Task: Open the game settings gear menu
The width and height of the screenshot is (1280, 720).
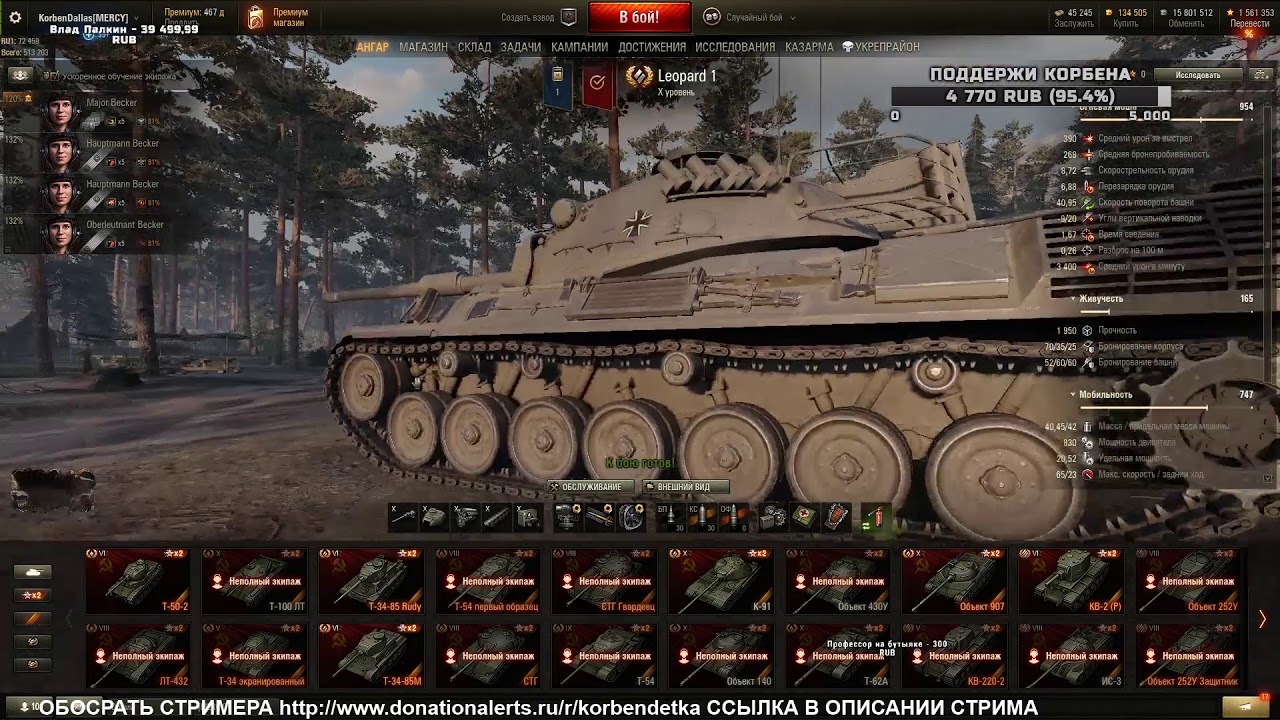Action: [15, 18]
